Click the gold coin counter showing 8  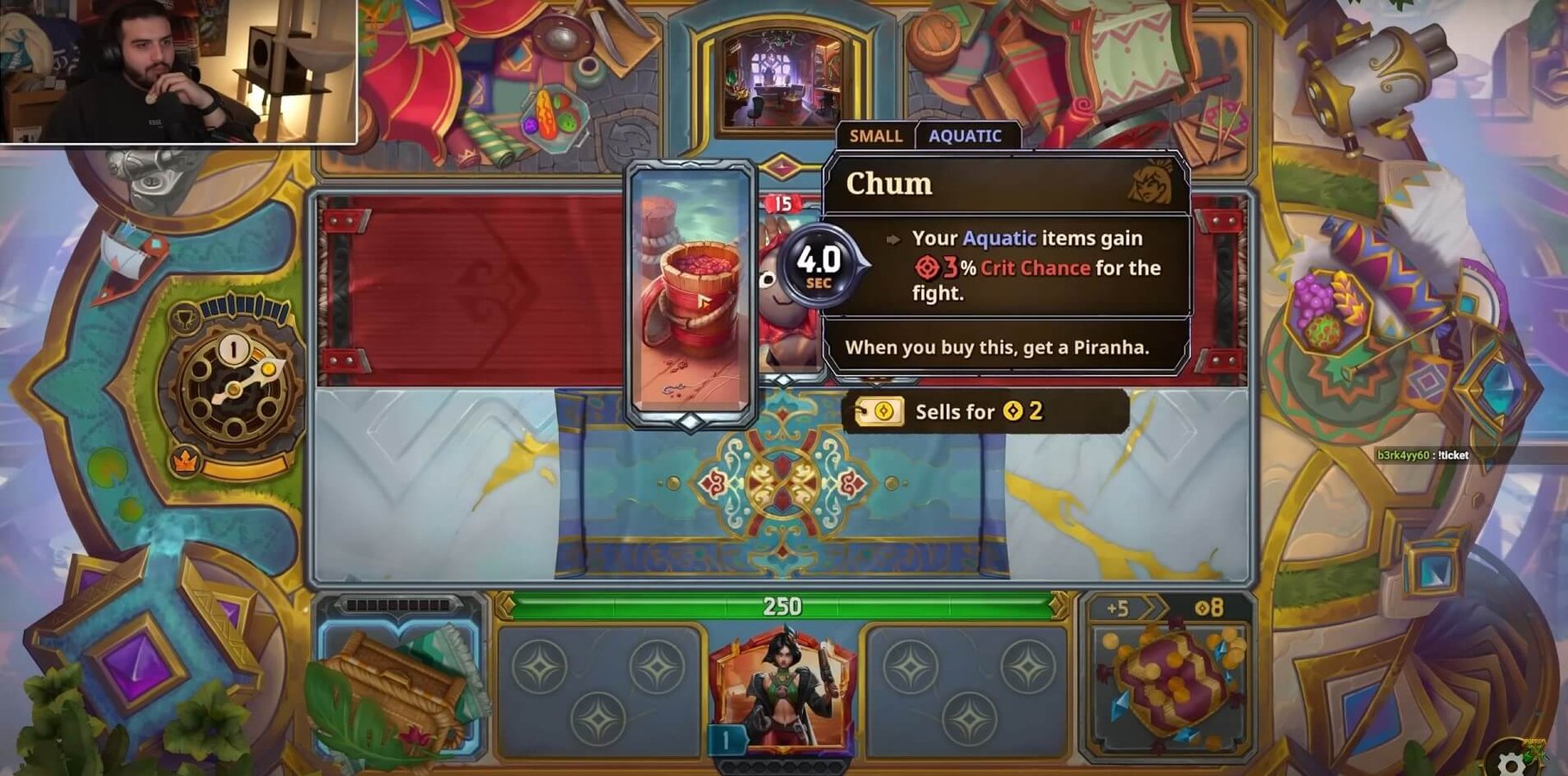click(x=1211, y=607)
